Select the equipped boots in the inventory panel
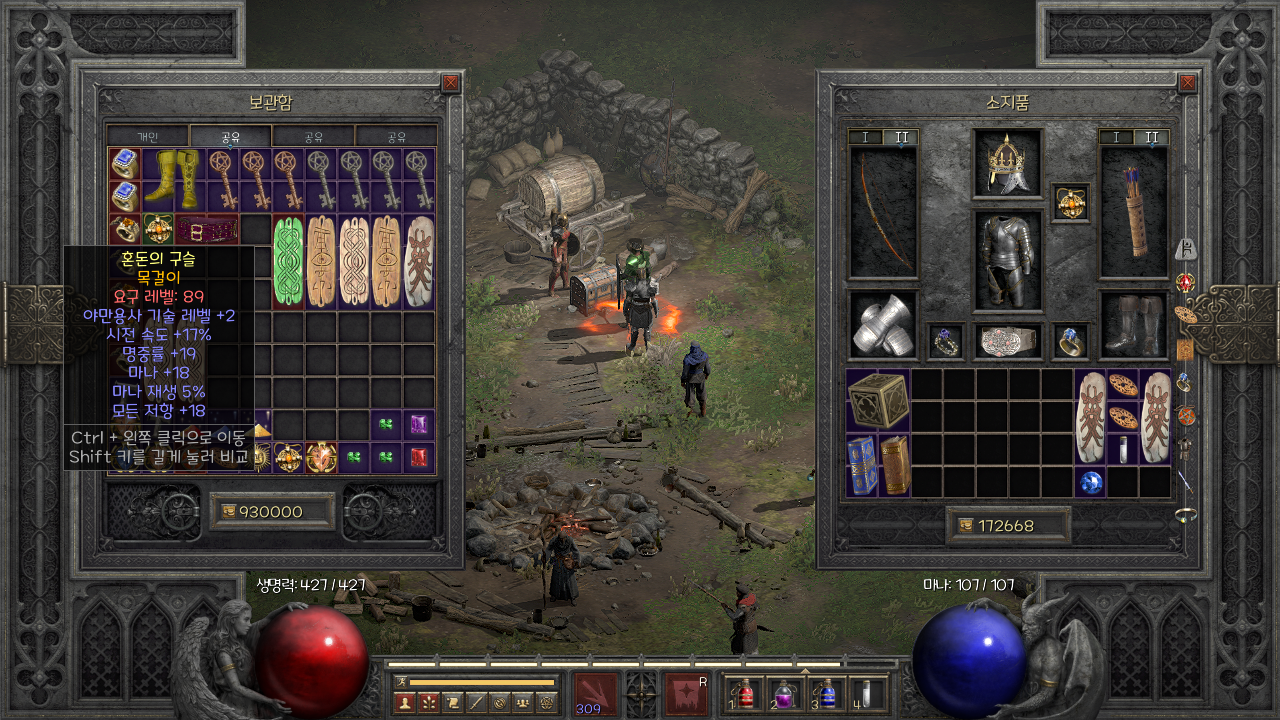Image resolution: width=1280 pixels, height=720 pixels. point(1134,324)
